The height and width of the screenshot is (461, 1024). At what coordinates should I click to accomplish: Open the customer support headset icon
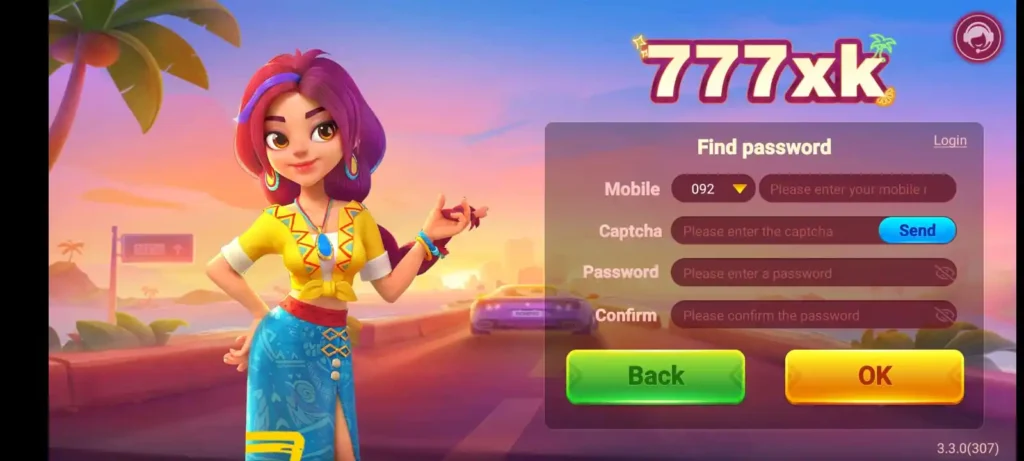[978, 38]
